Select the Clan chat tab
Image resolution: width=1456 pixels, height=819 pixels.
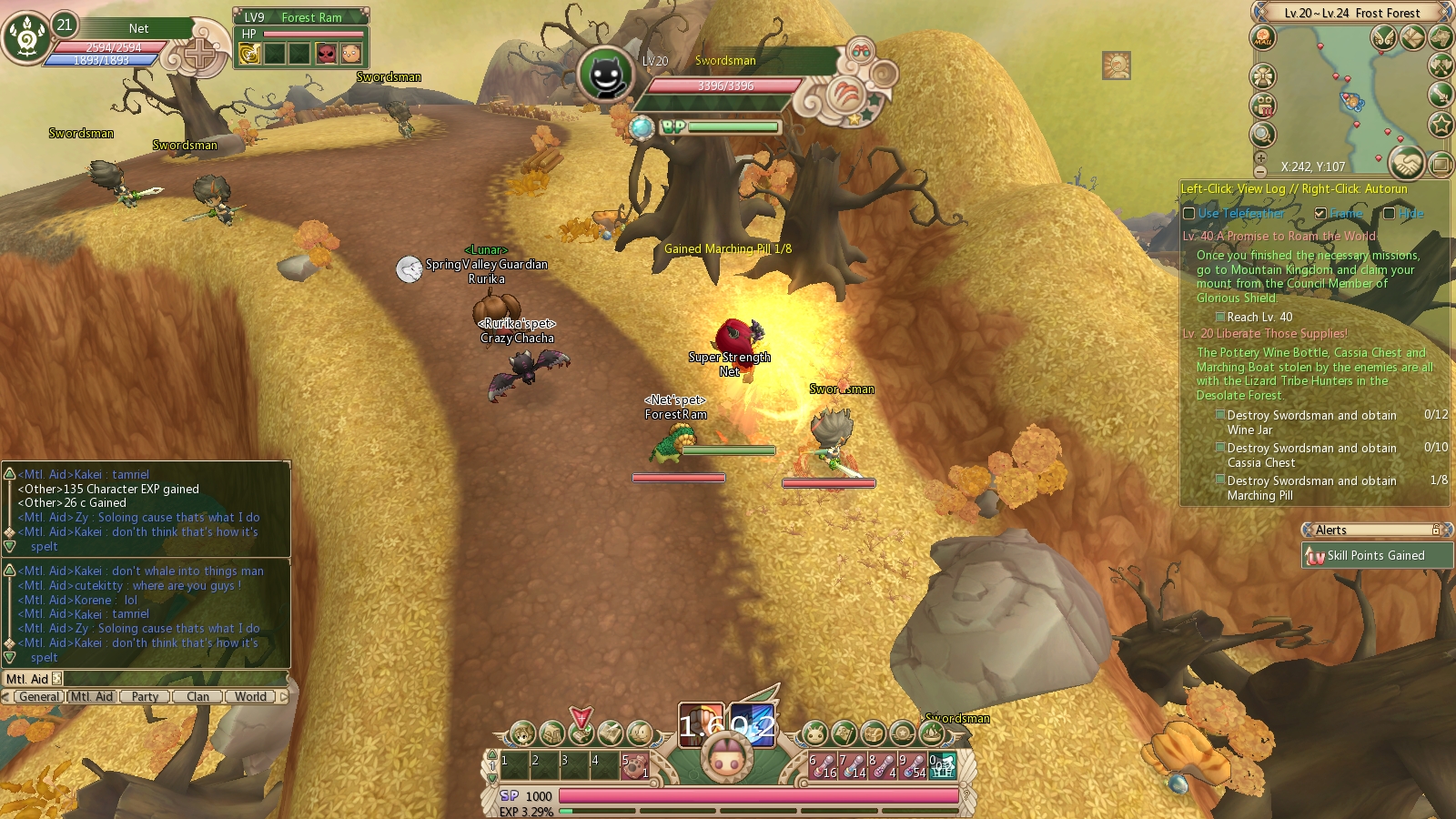(x=197, y=697)
